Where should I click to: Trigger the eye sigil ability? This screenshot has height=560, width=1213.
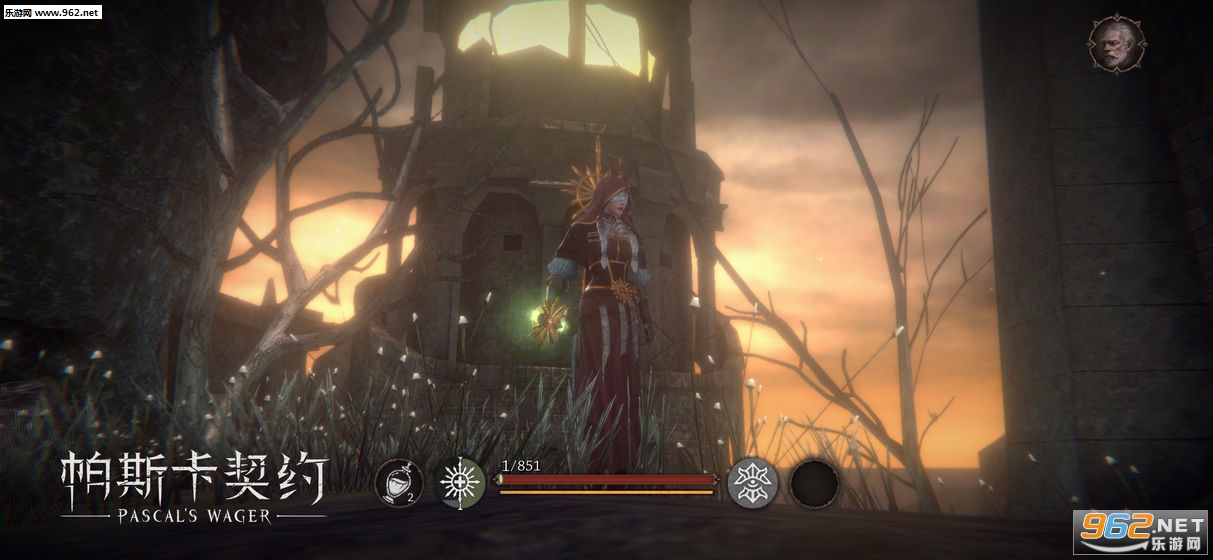(x=752, y=483)
